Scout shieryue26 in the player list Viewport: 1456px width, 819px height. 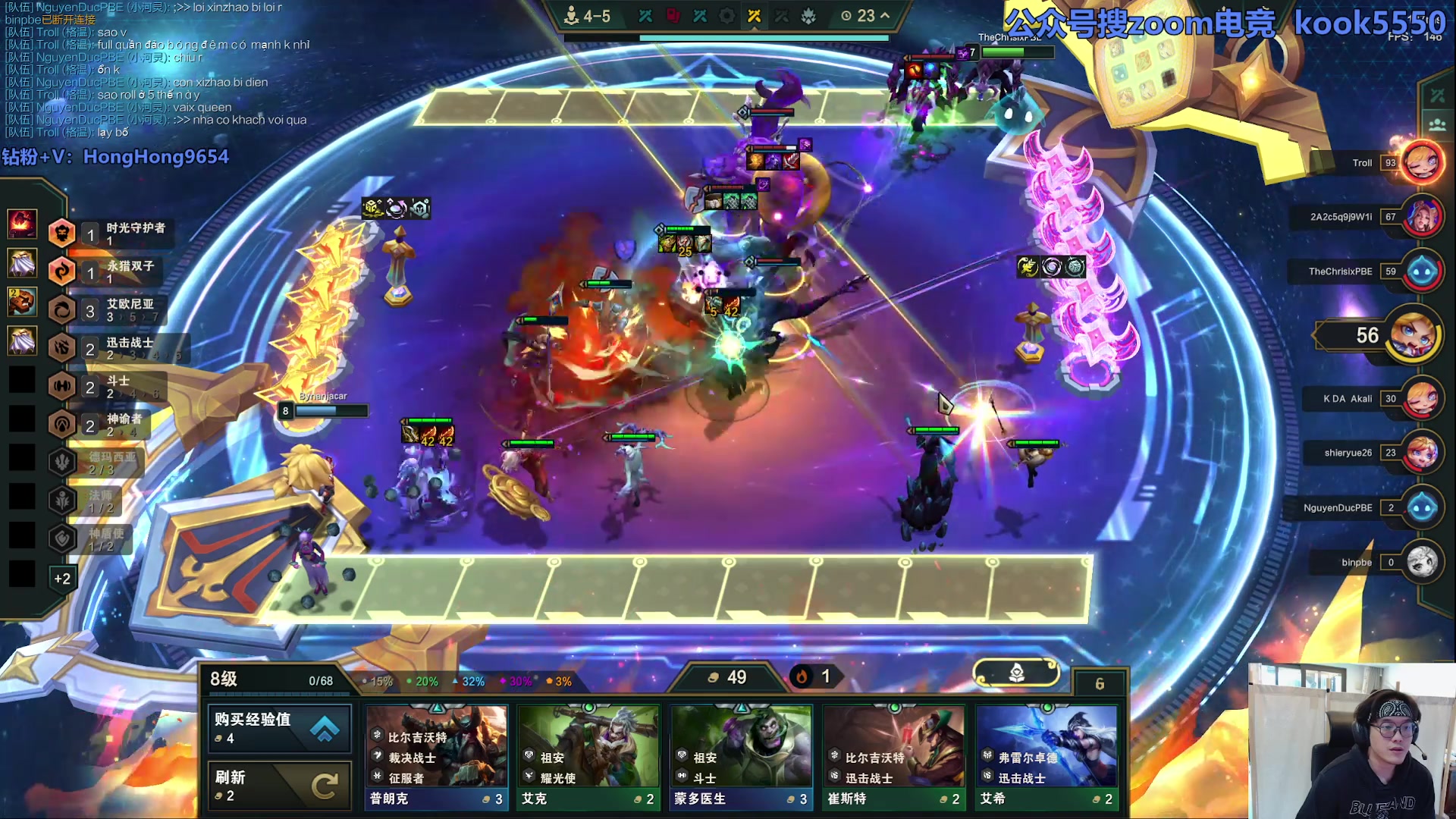point(1421,453)
